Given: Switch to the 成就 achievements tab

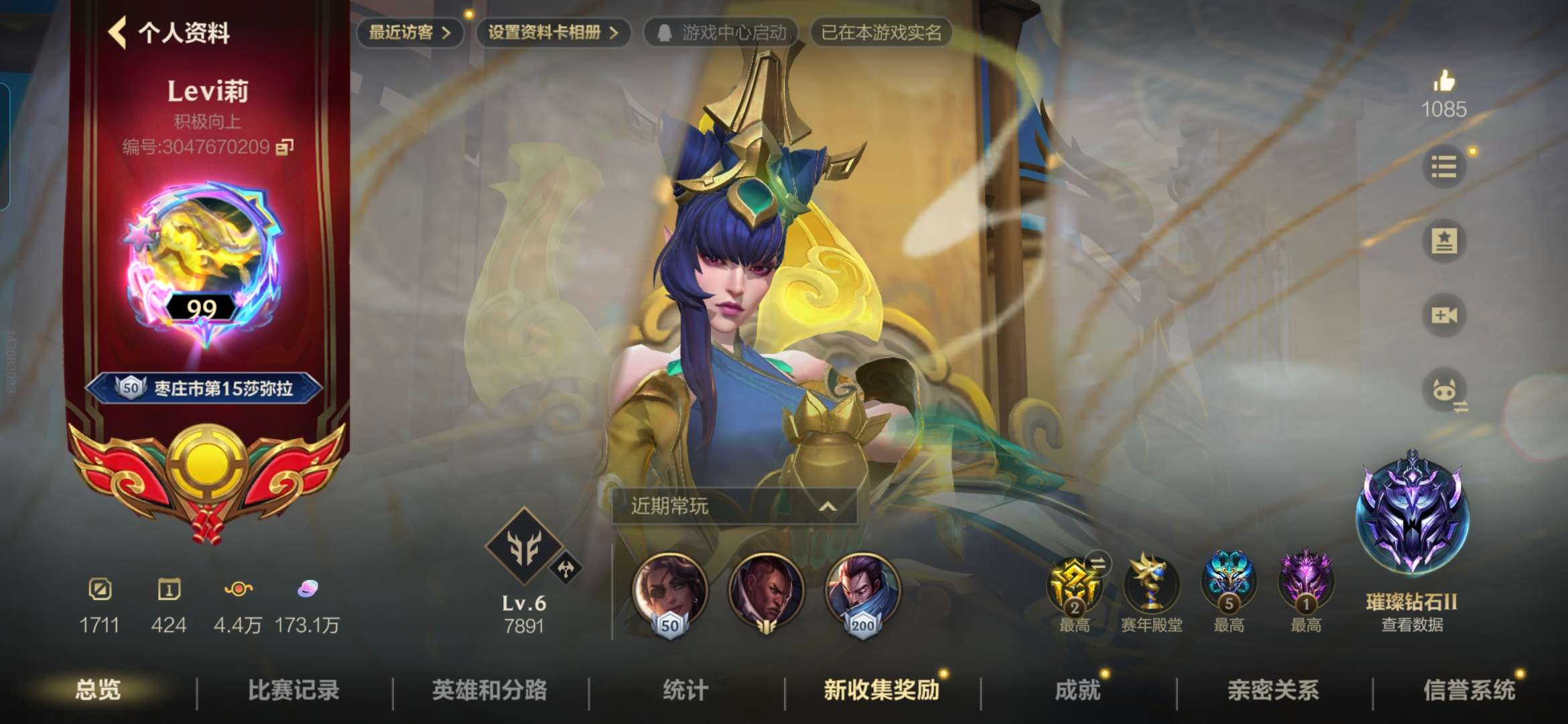Looking at the screenshot, I should tap(1077, 690).
